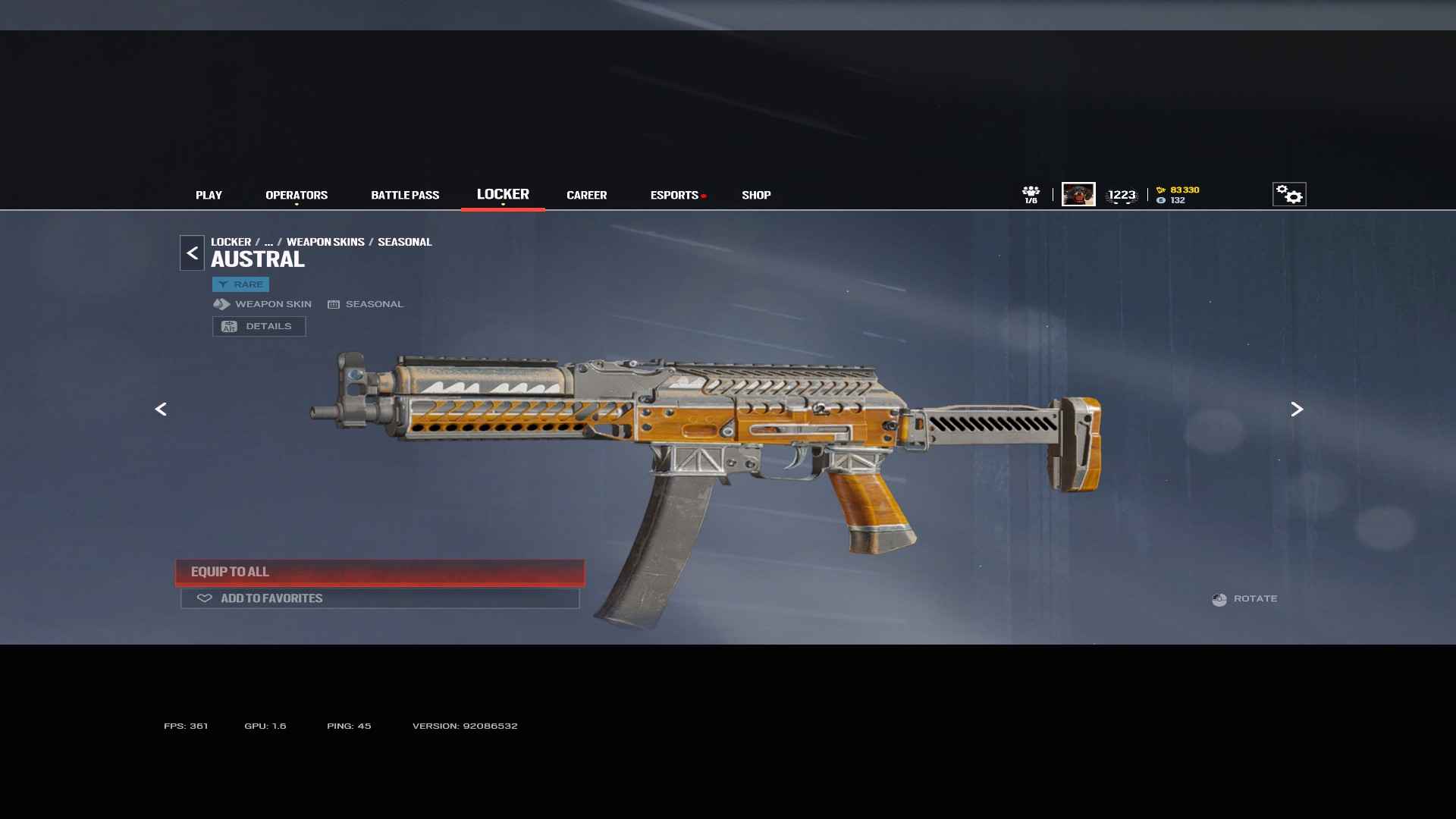Select the Locker tab
The width and height of the screenshot is (1456, 819).
pos(503,194)
